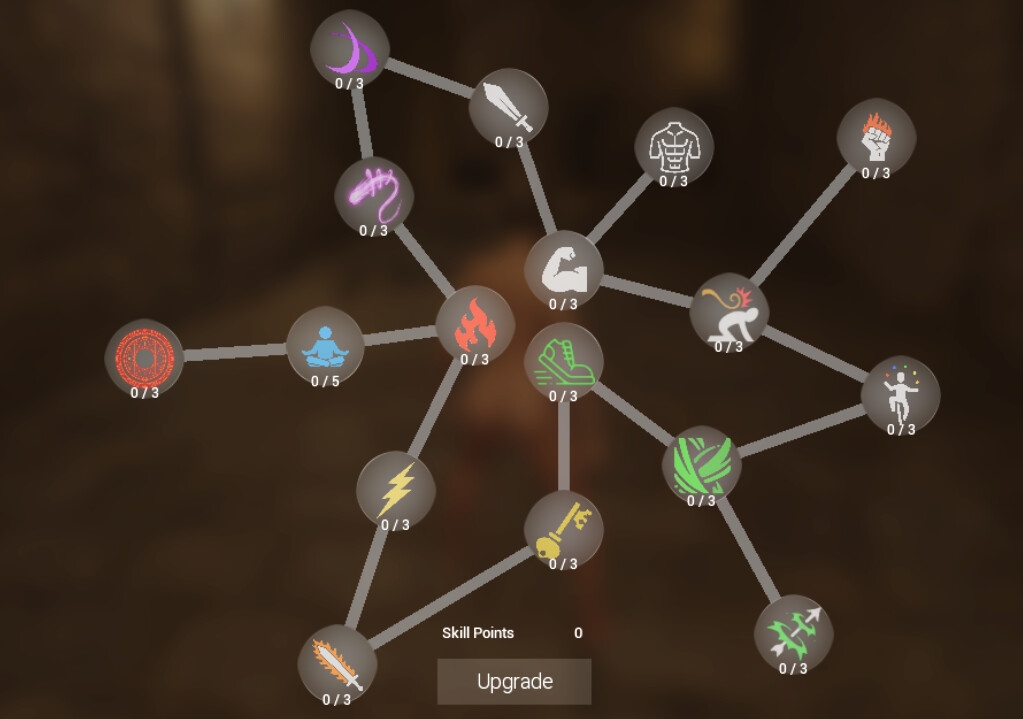The image size is (1023, 719).
Task: Click the Upgrade button
Action: pos(514,681)
